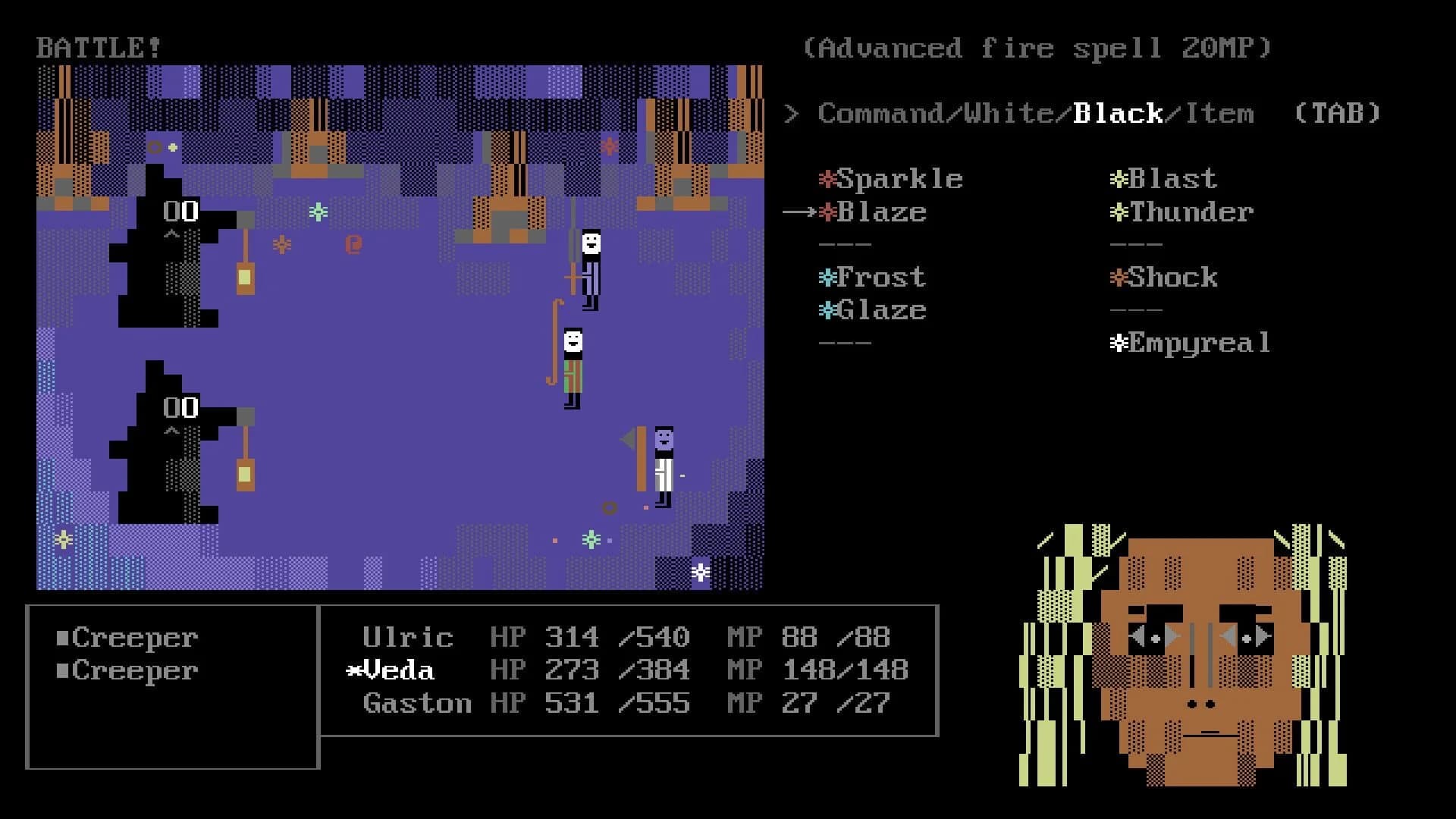Cast the Blaze spell

click(x=885, y=213)
